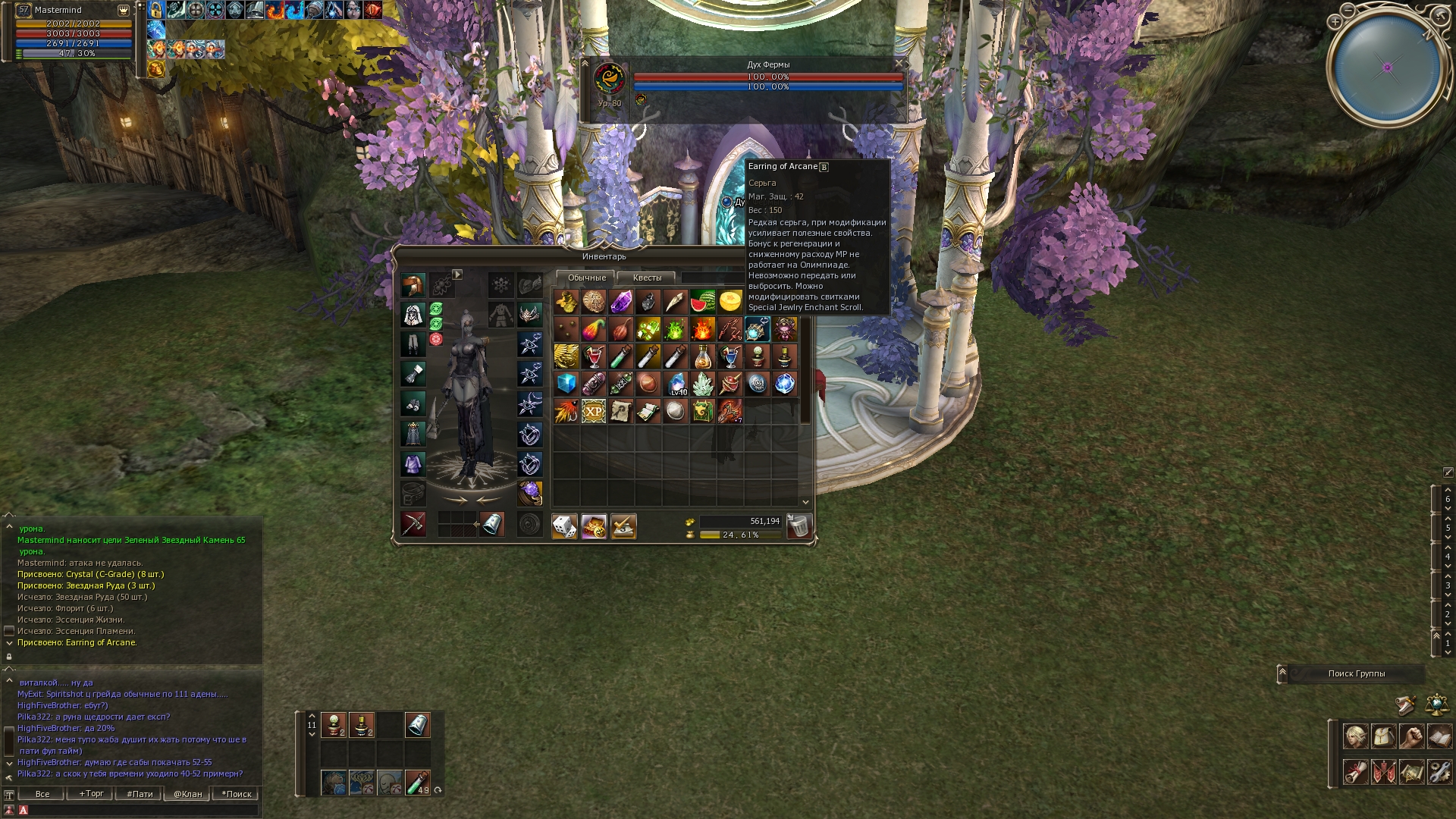The width and height of the screenshot is (1456, 819).
Task: Use the green potion on the hotbar
Action: coord(417,782)
